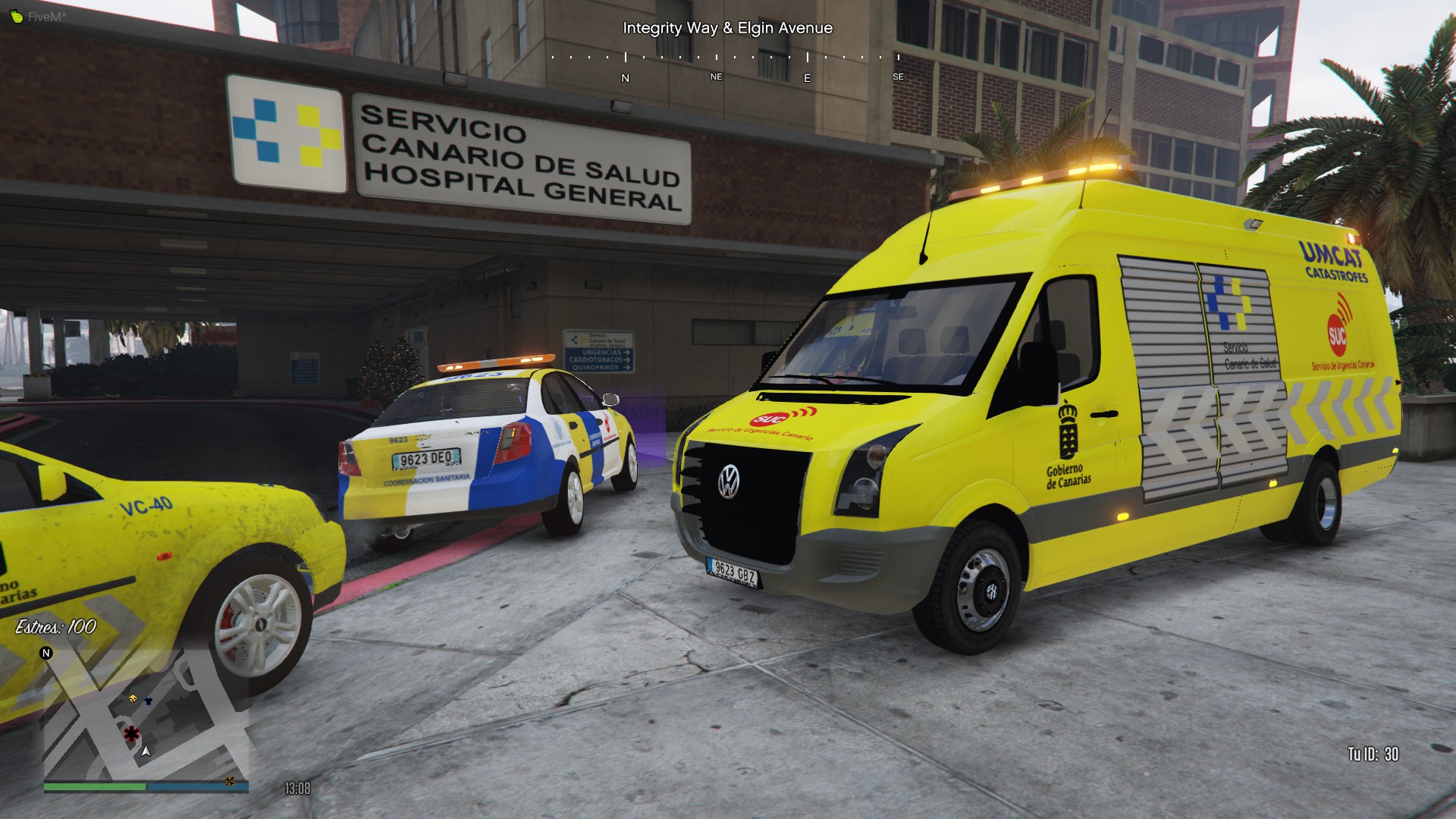The height and width of the screenshot is (819, 1456).
Task: Select the blue t-shirt clothing store blip
Action: (x=149, y=701)
